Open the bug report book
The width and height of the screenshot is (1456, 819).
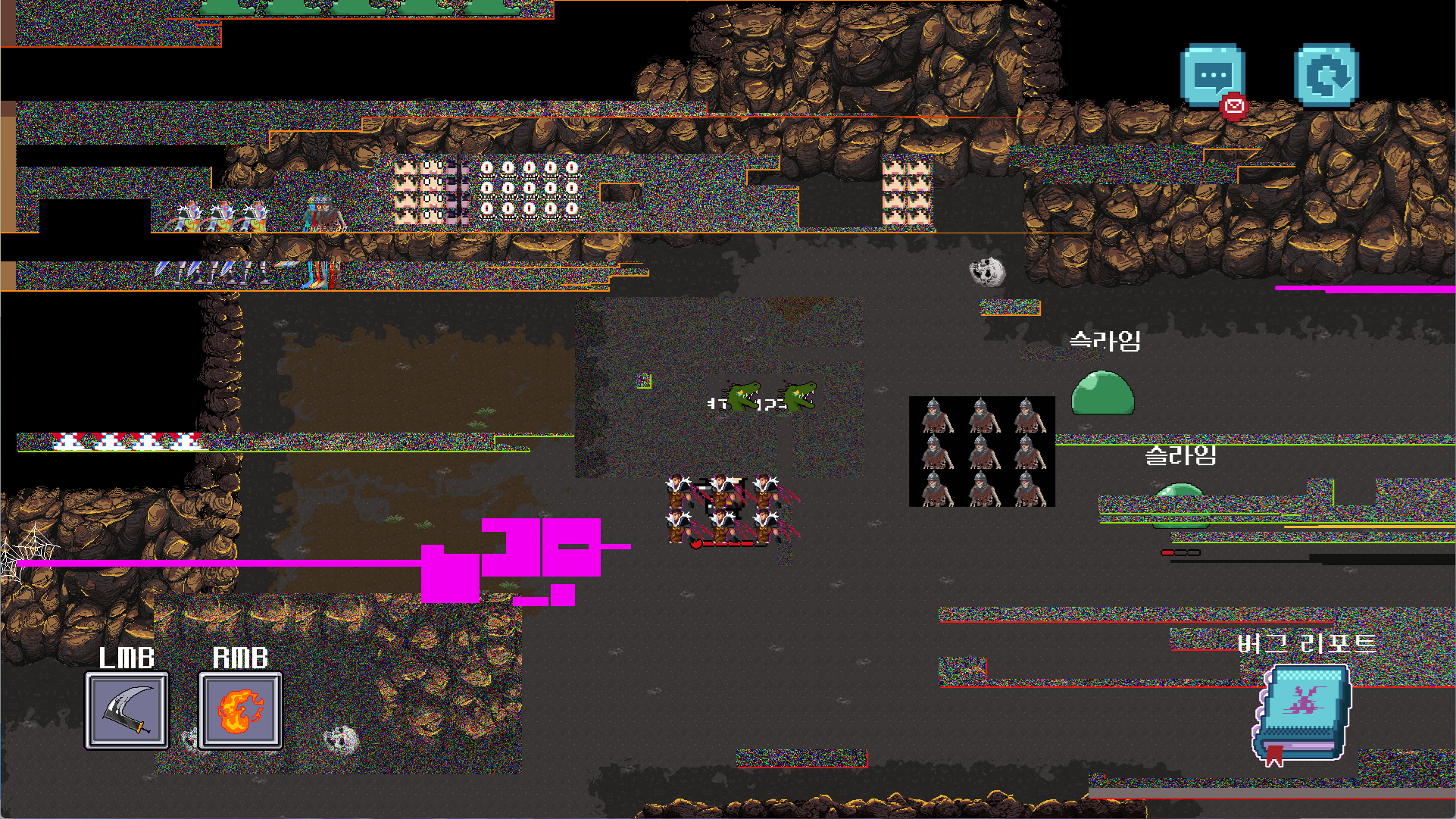pos(1302,712)
